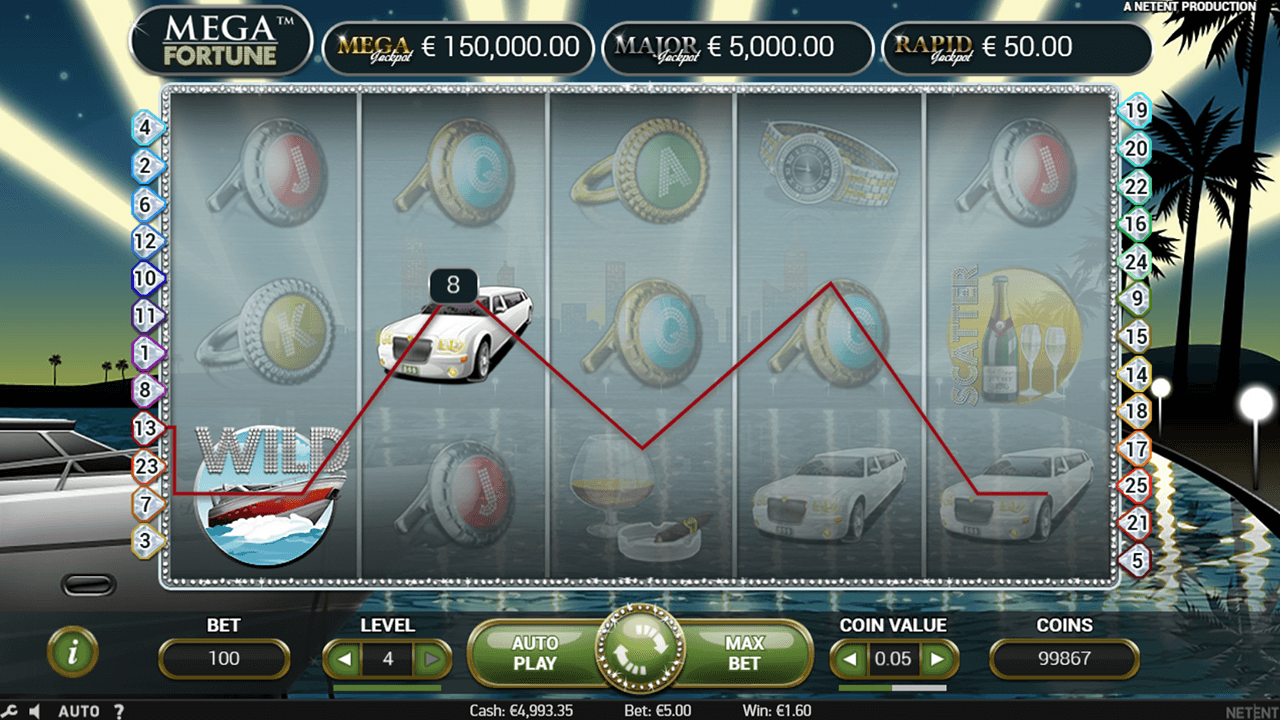Viewport: 1280px width, 720px height.
Task: Decrease the bet level
Action: (343, 660)
